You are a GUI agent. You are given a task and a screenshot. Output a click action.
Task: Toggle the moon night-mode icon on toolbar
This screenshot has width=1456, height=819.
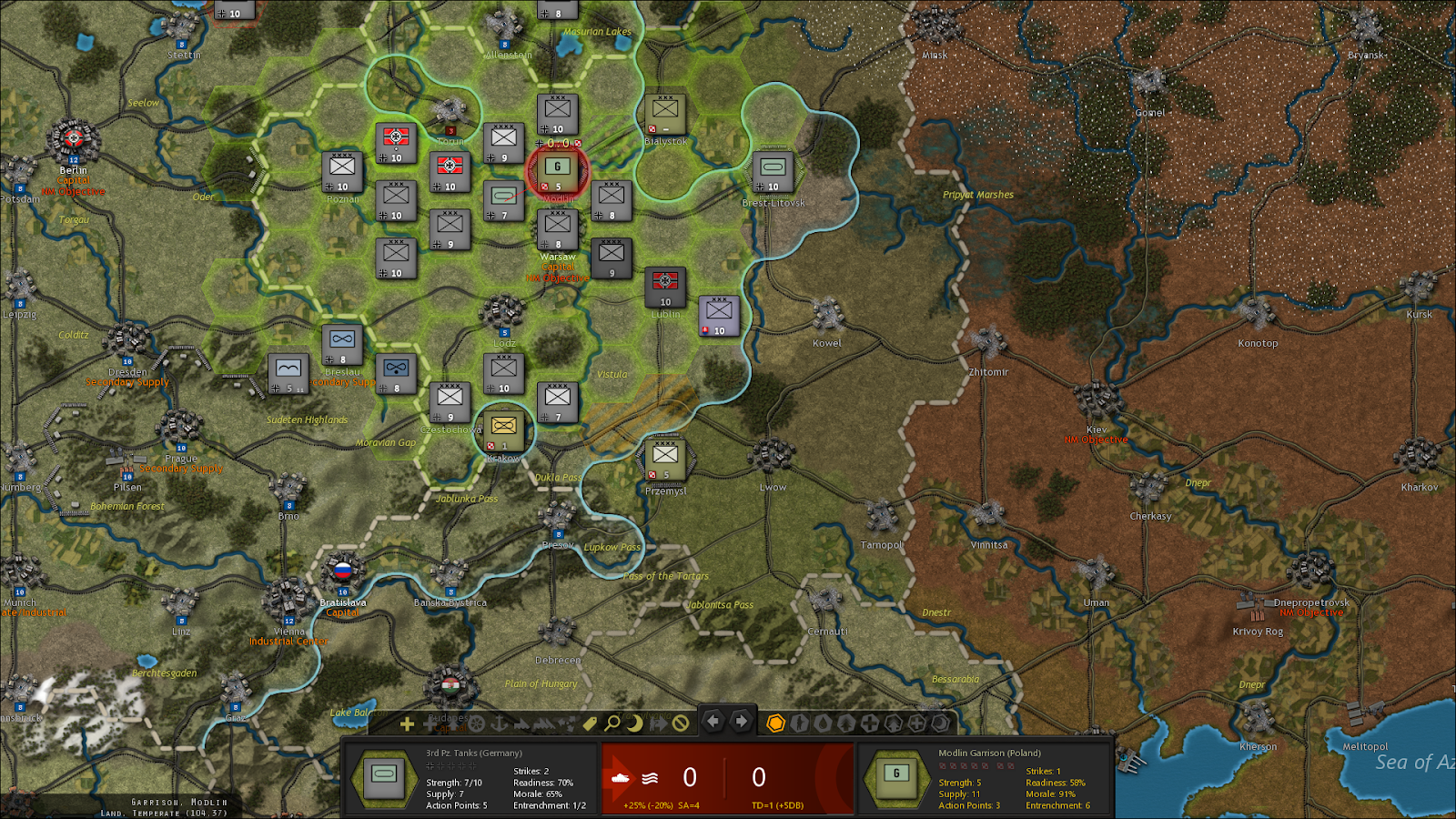tap(635, 725)
